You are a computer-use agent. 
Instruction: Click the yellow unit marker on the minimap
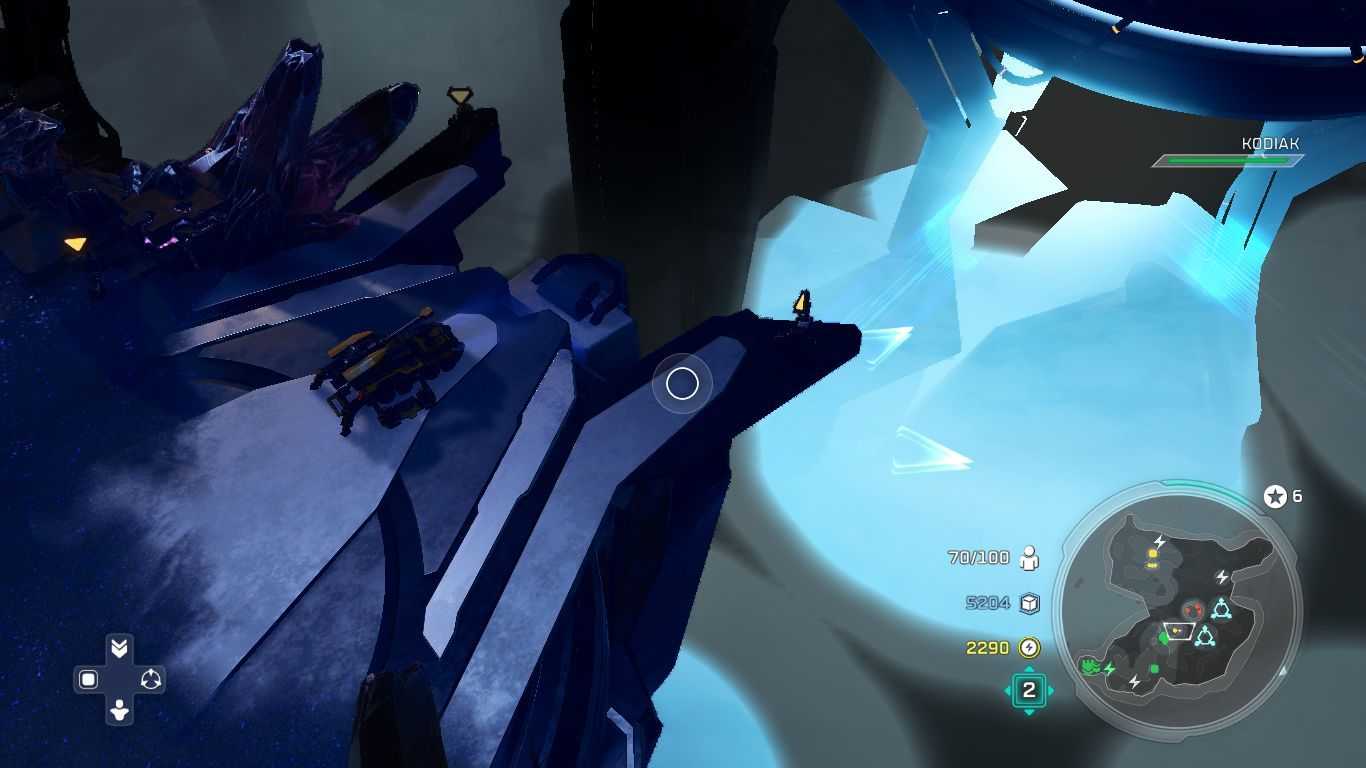coord(1153,553)
